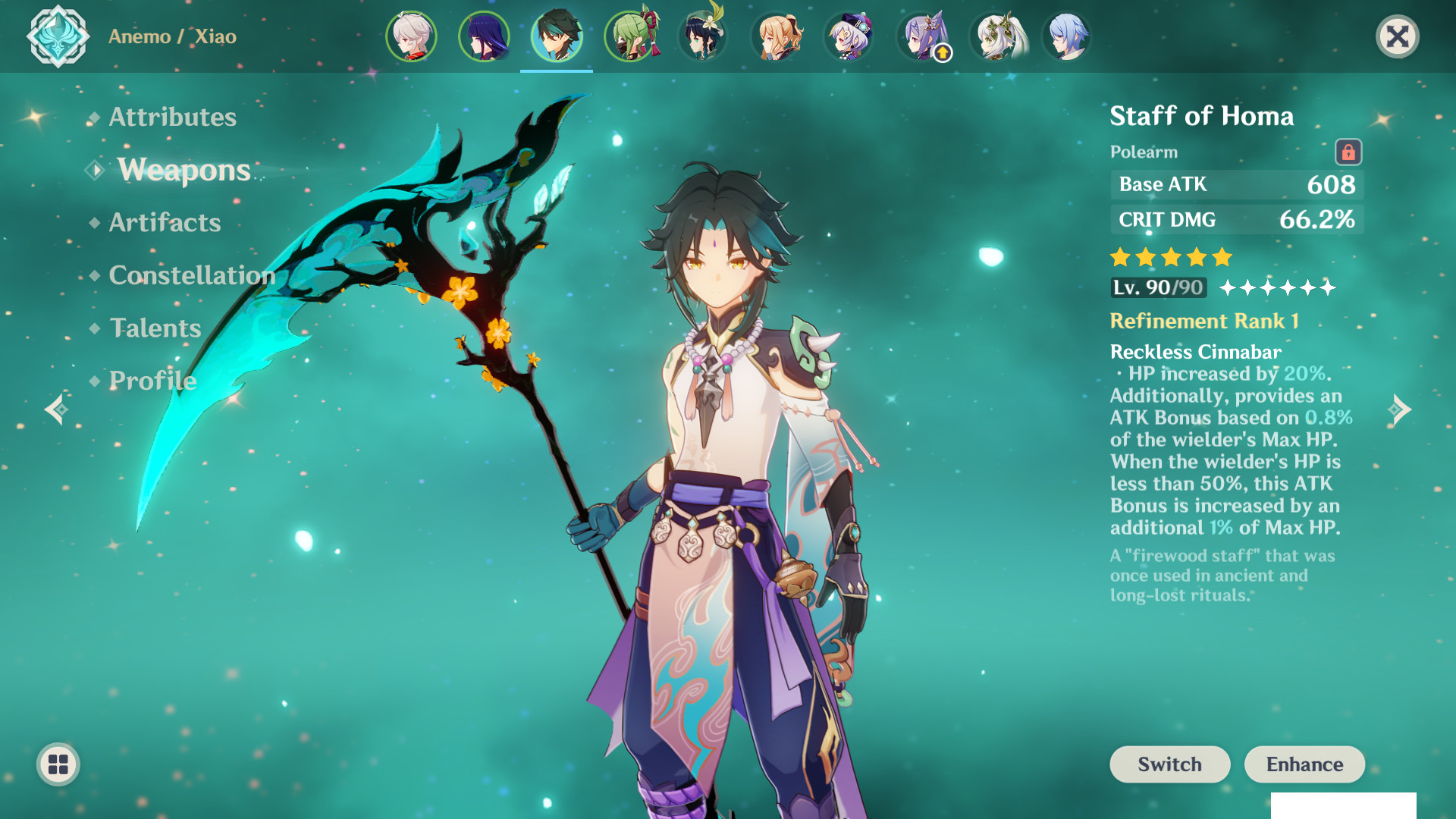The image size is (1456, 819).
Task: Open the Raiden Shogun character portrait
Action: pyautogui.click(x=484, y=36)
